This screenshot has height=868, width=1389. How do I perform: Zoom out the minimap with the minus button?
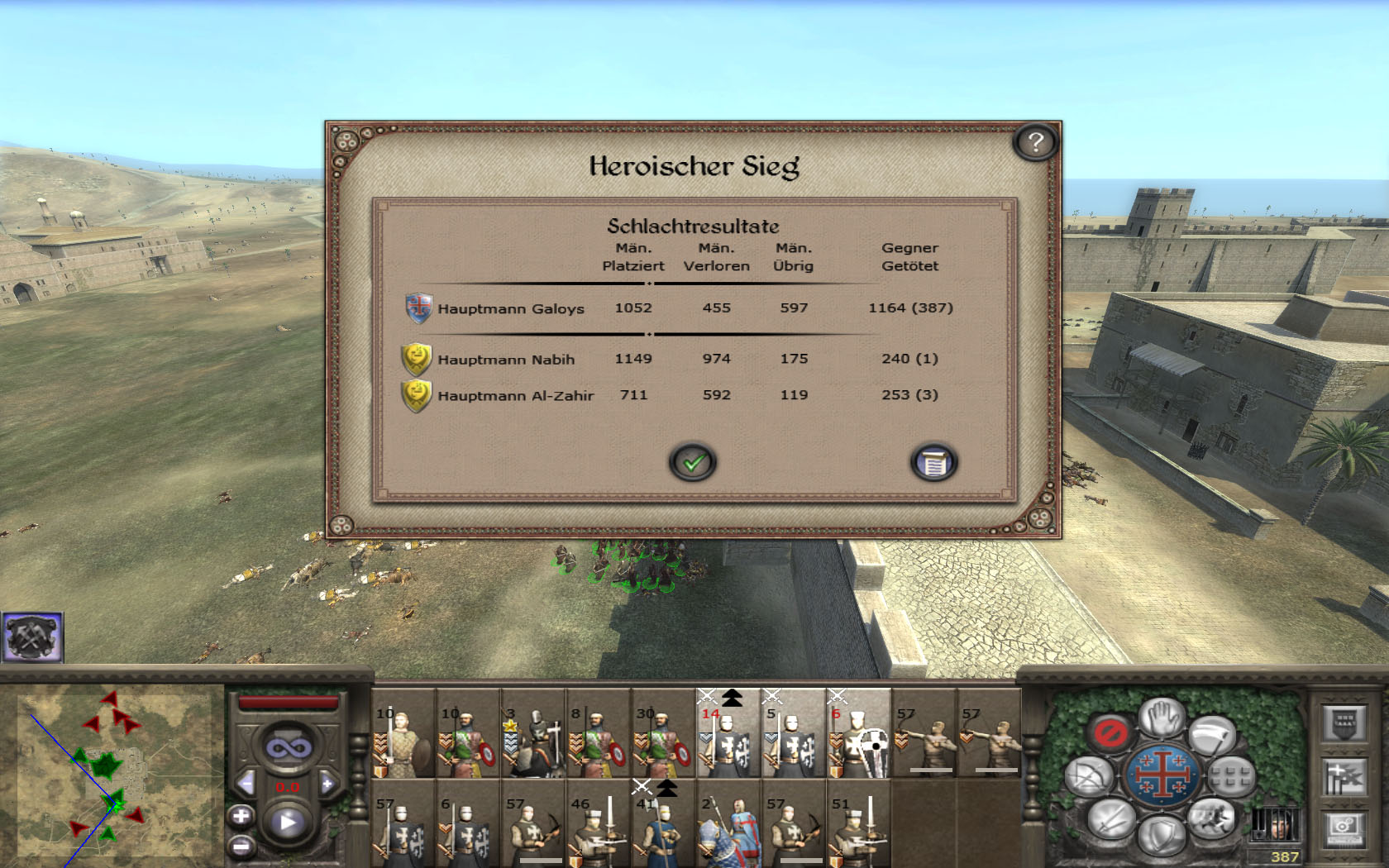click(x=241, y=847)
